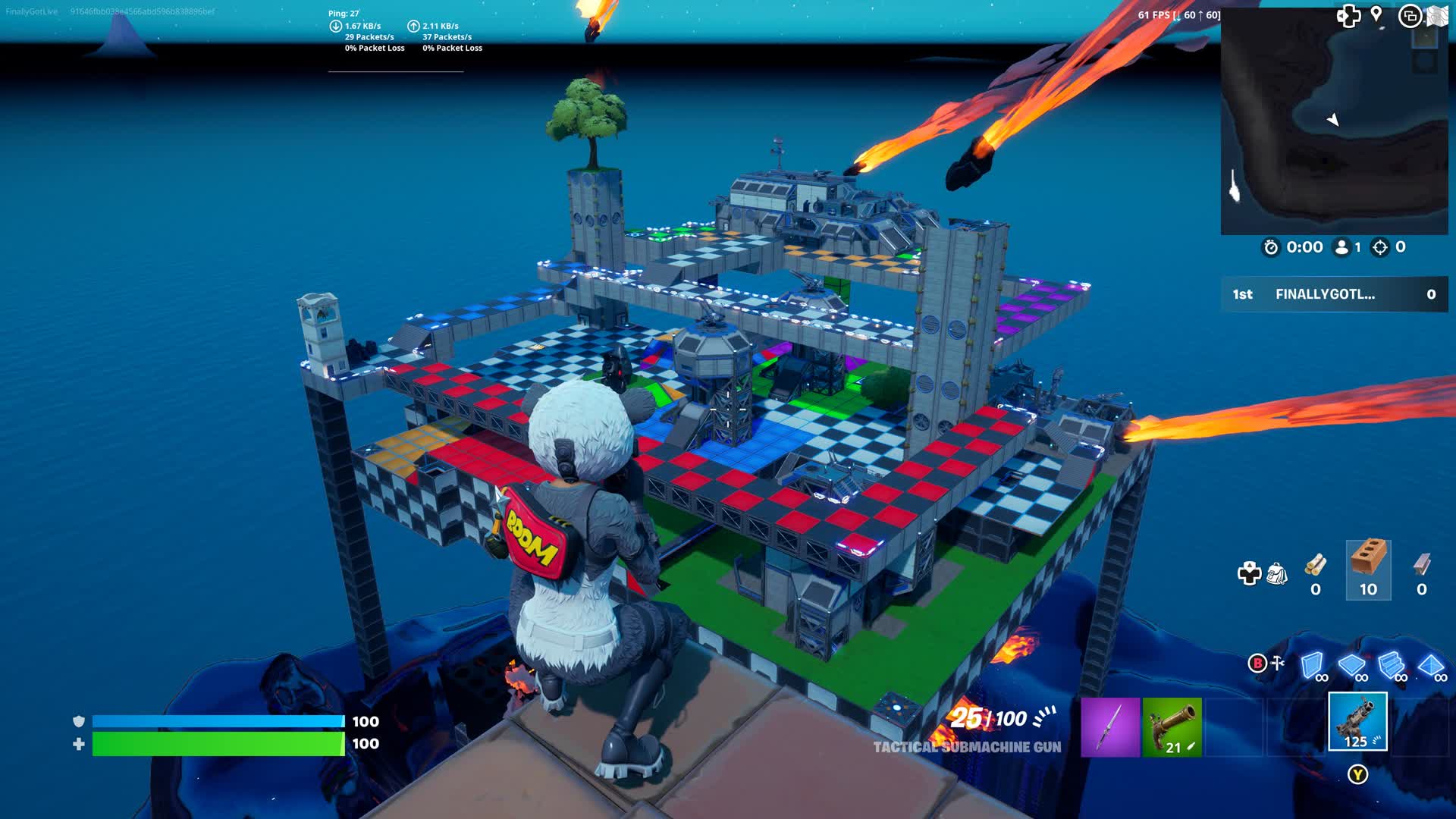Select the stairs build piece

(x=1391, y=664)
